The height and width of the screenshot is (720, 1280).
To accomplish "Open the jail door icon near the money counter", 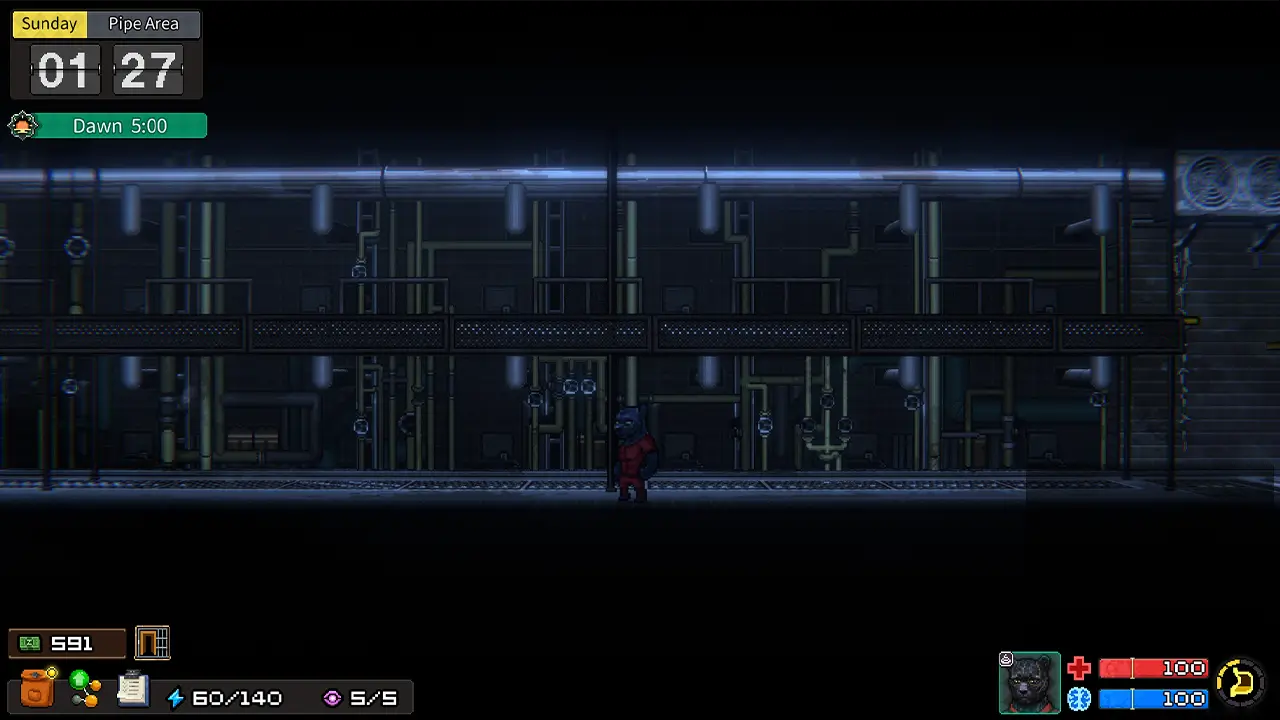I will [152, 643].
